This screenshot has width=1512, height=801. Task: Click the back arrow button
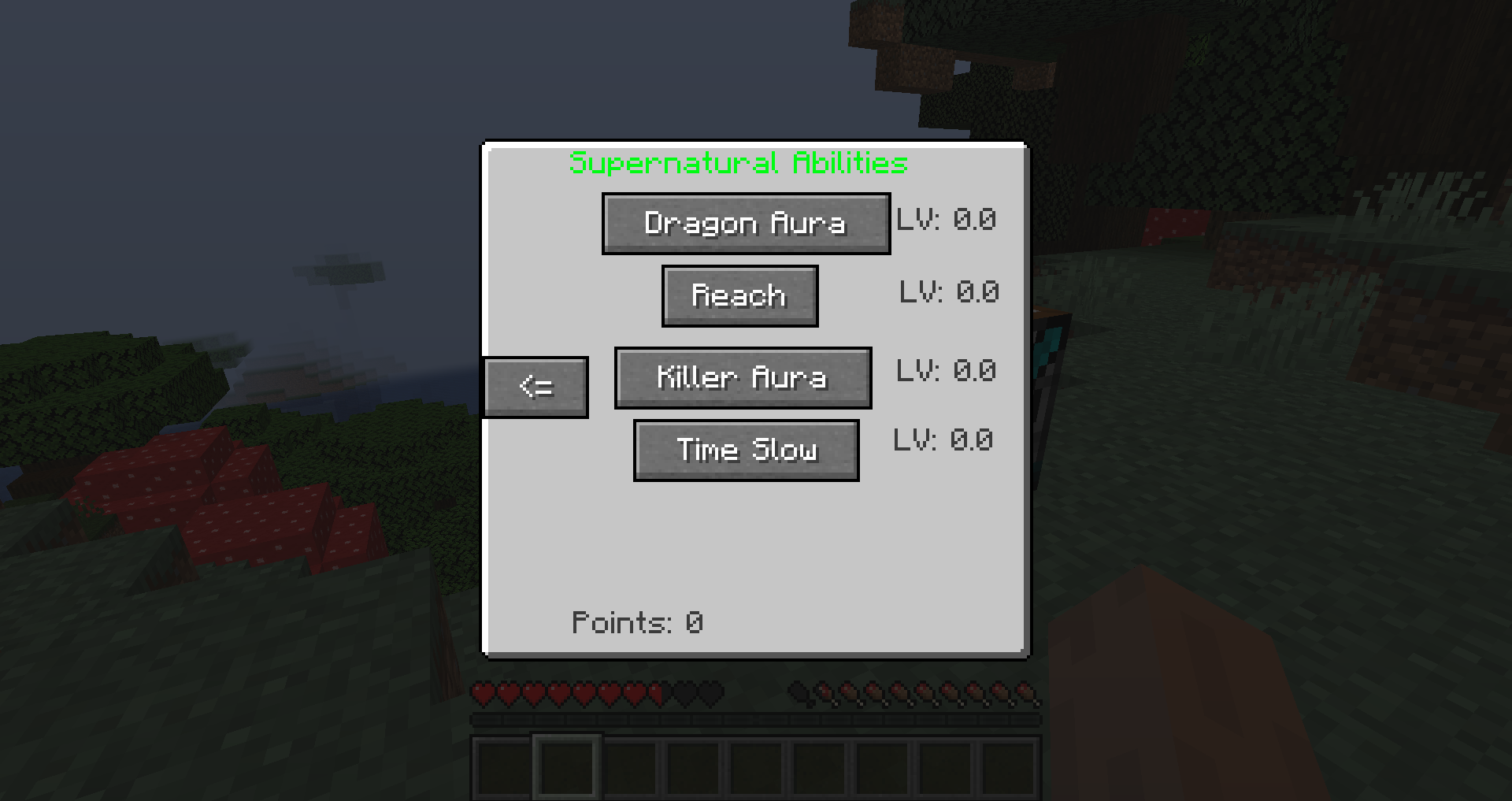[535, 386]
